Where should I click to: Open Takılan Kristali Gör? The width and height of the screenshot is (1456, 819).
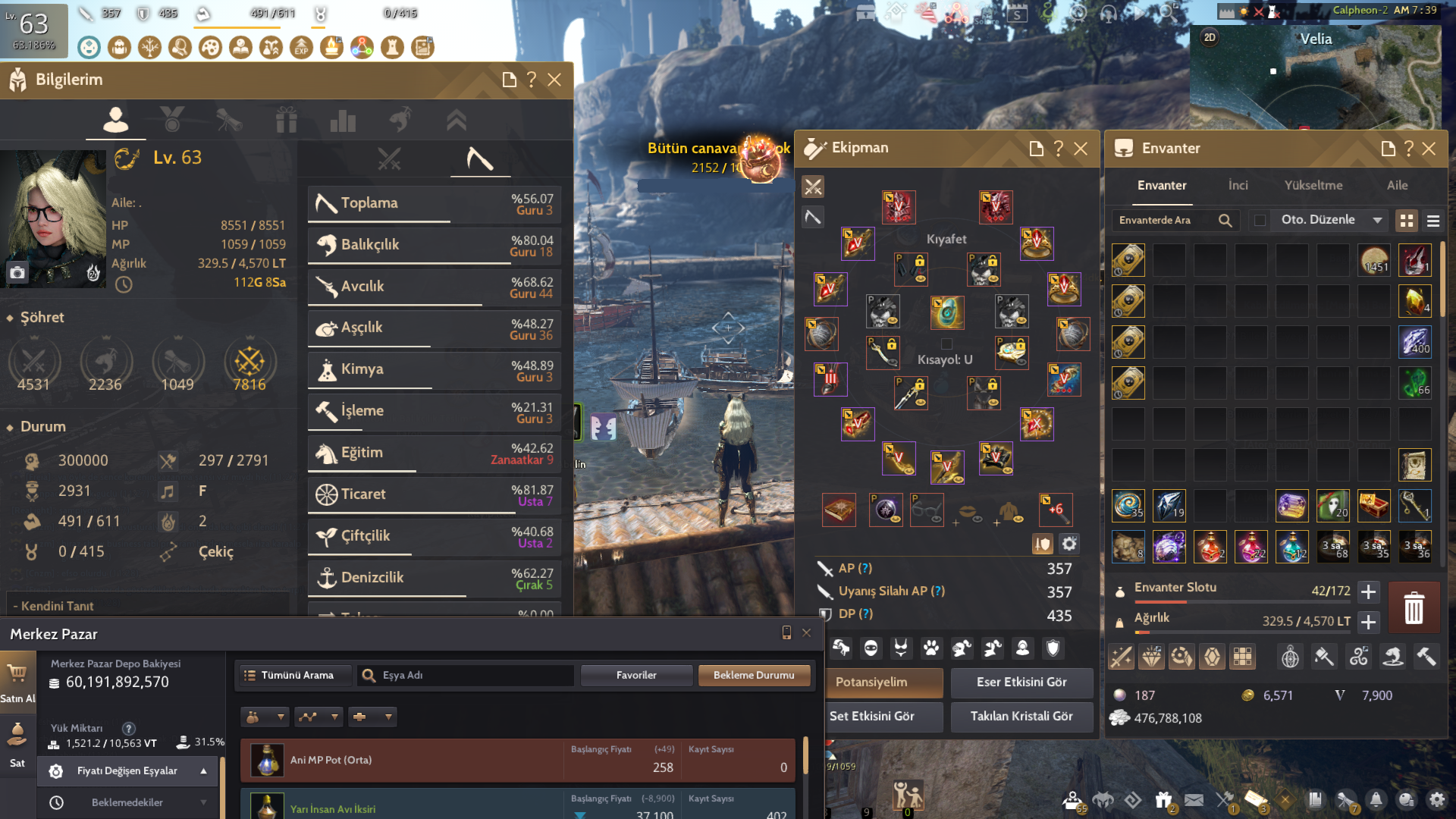1021,717
